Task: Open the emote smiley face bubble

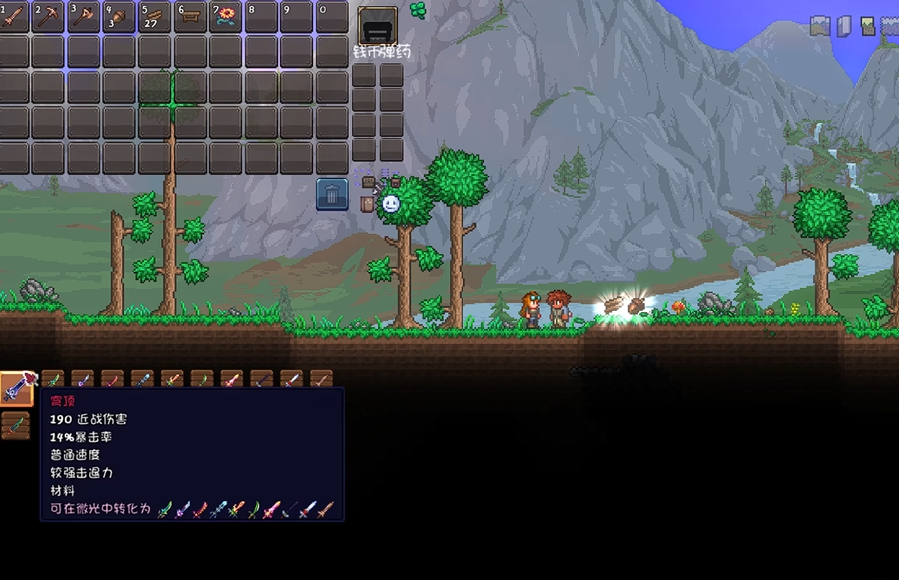Action: pos(391,203)
